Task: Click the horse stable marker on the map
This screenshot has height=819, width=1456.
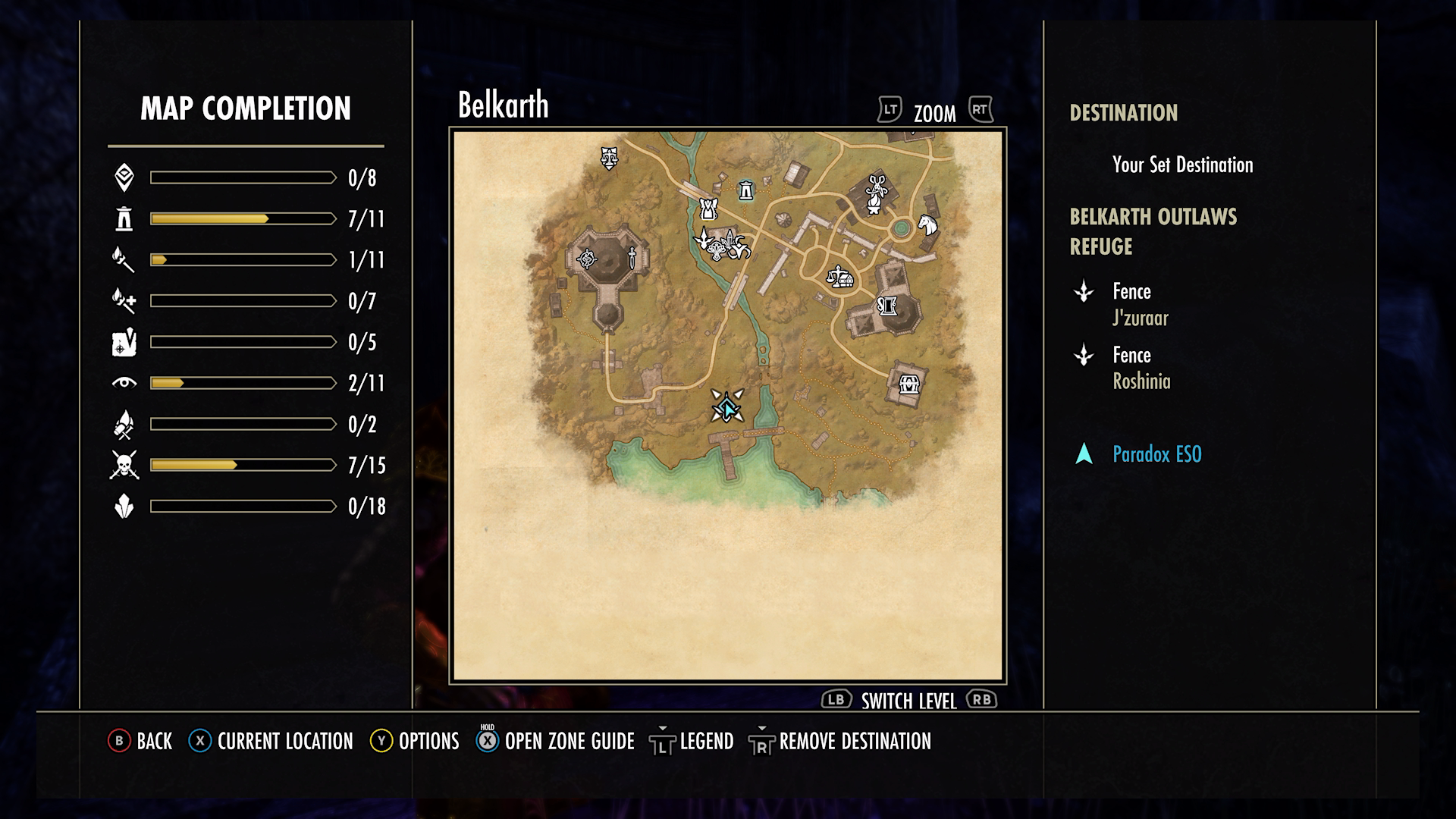Action: (927, 224)
